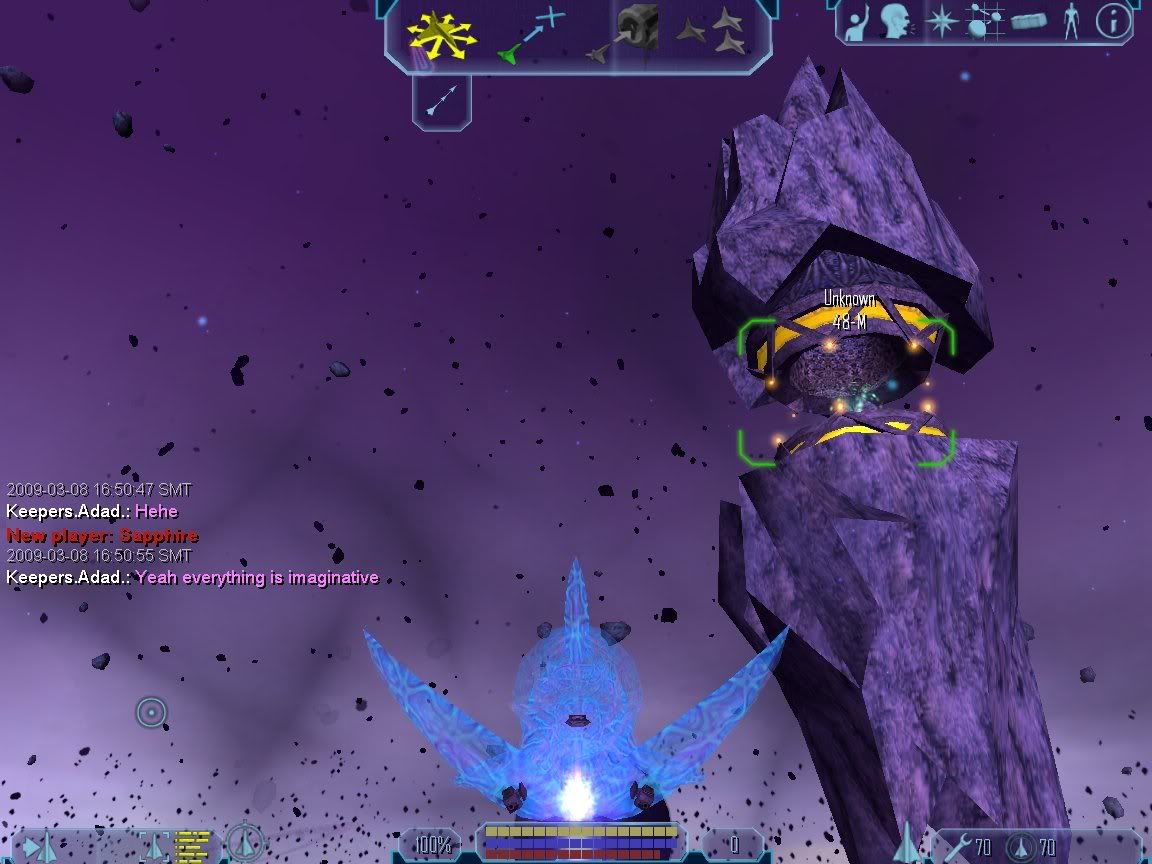
Task: Click the round crosshair marker icon
Action: [x=151, y=713]
